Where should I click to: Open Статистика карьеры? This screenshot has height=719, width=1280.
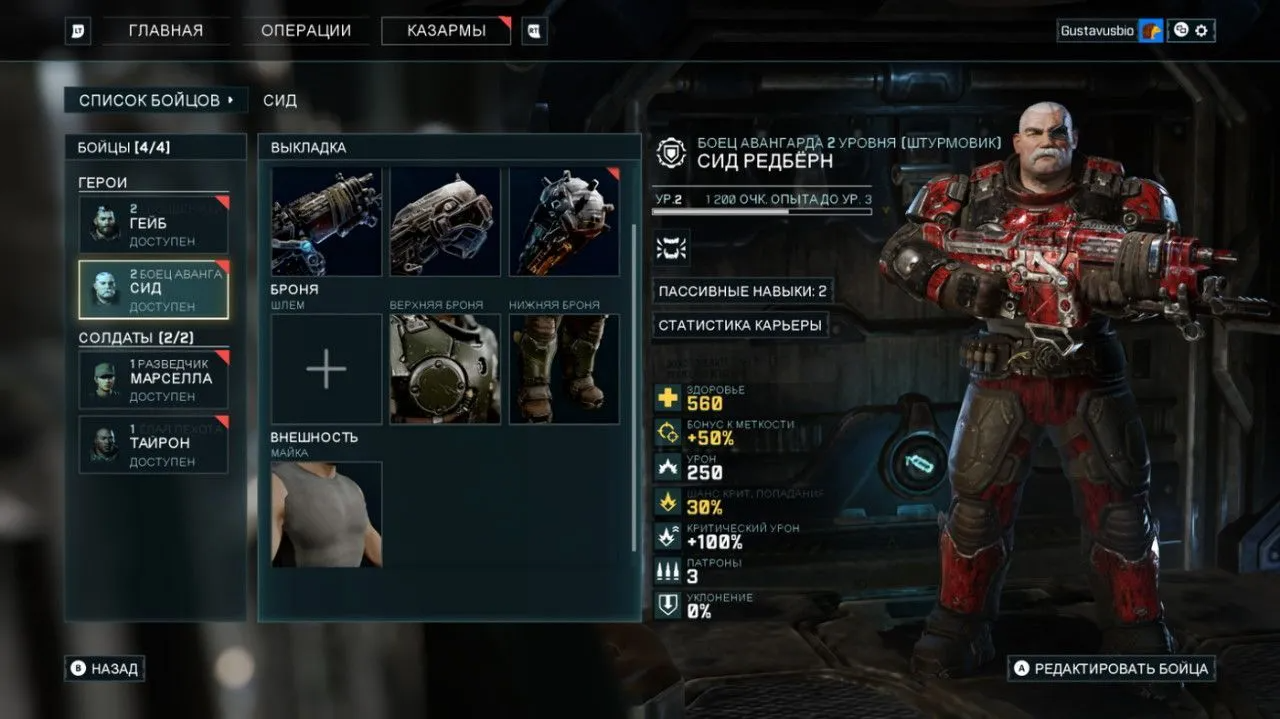[740, 325]
